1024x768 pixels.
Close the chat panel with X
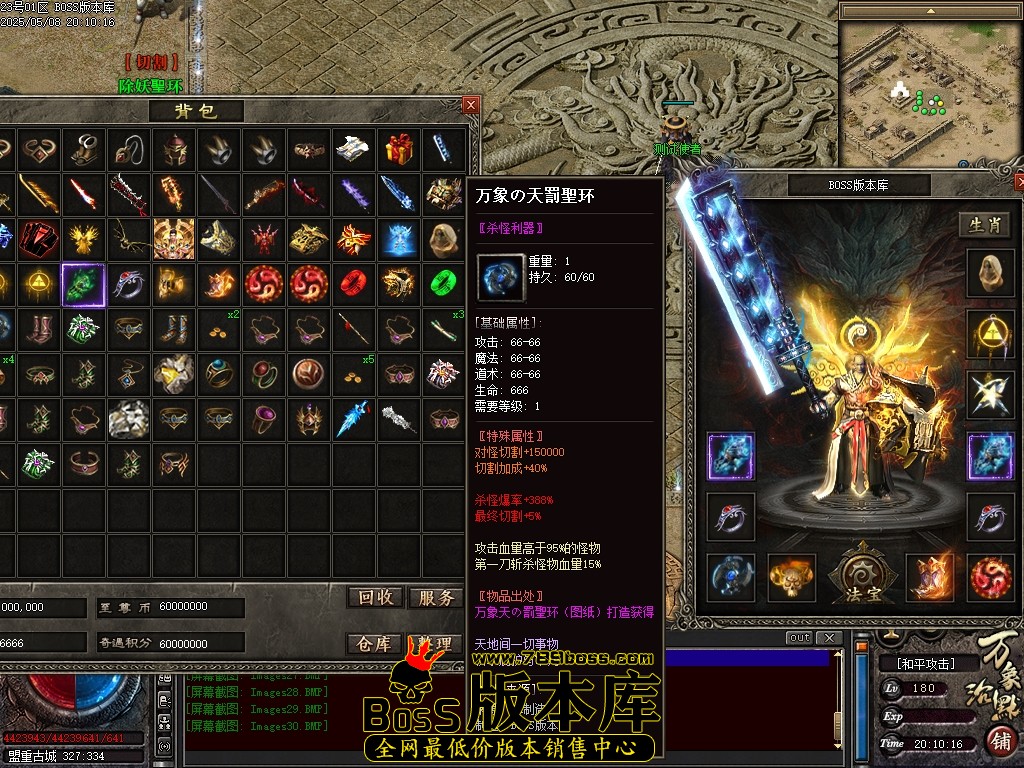click(828, 638)
